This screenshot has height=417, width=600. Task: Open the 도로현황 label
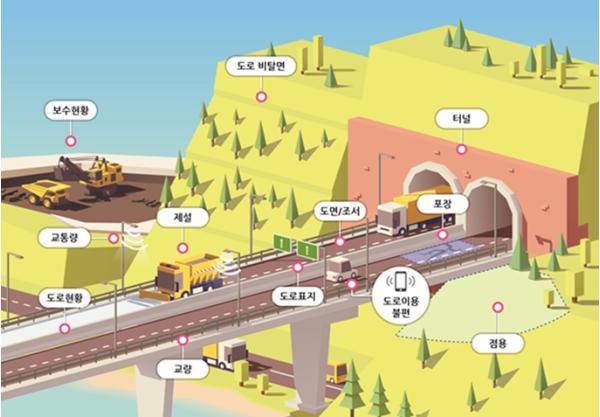tap(65, 298)
